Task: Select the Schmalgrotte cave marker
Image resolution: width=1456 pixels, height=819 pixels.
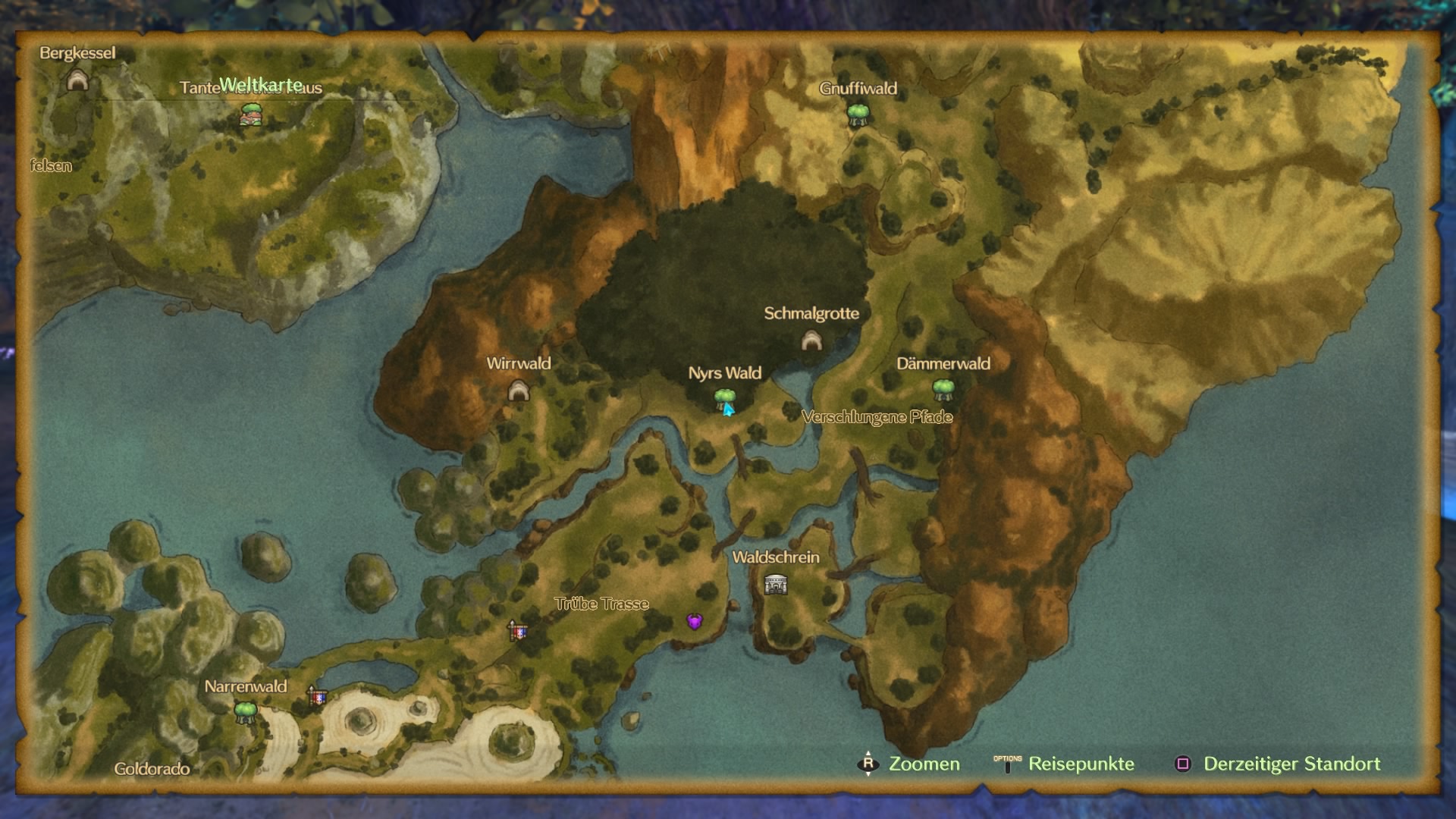Action: (x=811, y=340)
